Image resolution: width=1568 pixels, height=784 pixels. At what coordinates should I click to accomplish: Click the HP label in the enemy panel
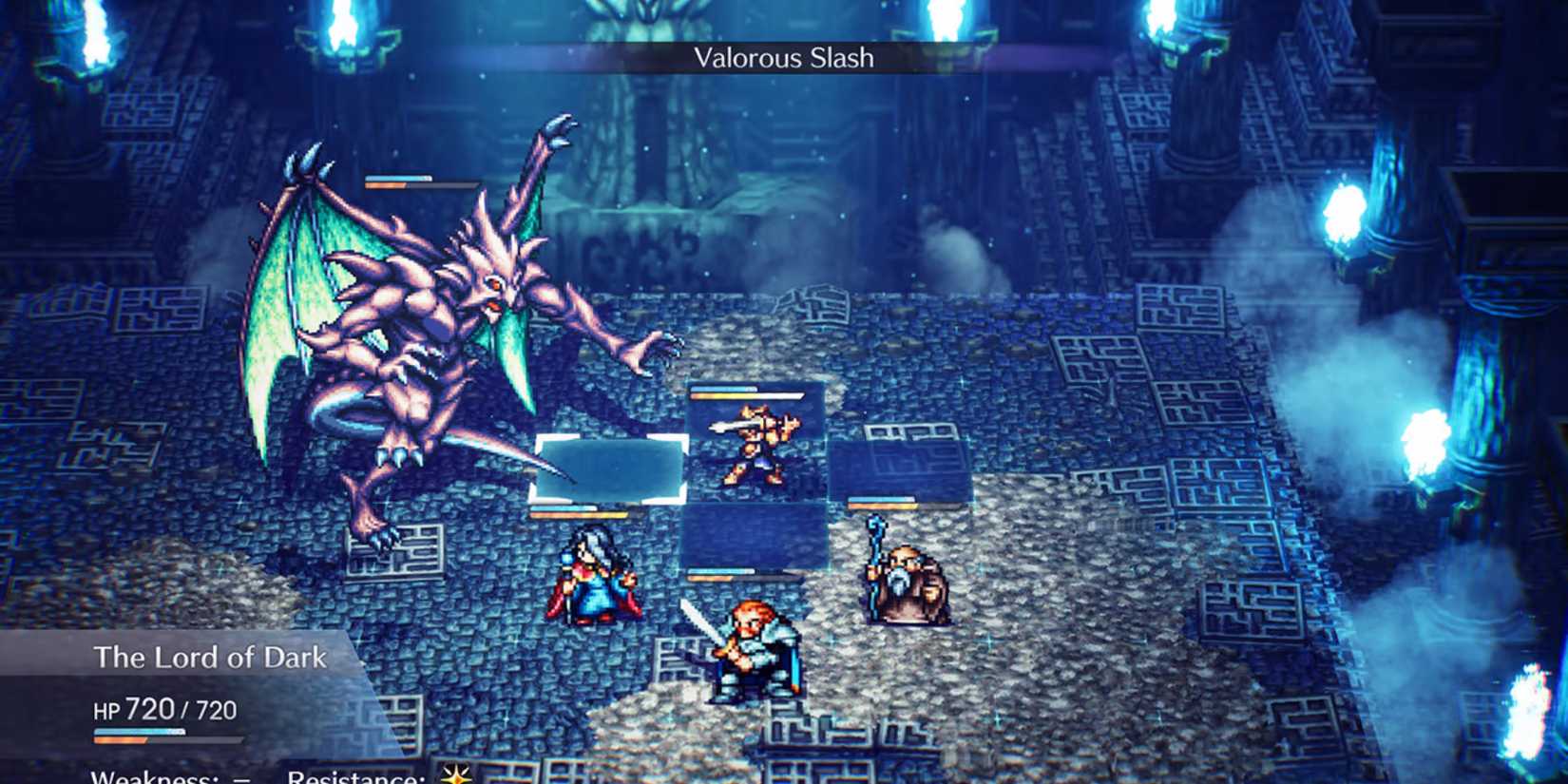pyautogui.click(x=106, y=710)
